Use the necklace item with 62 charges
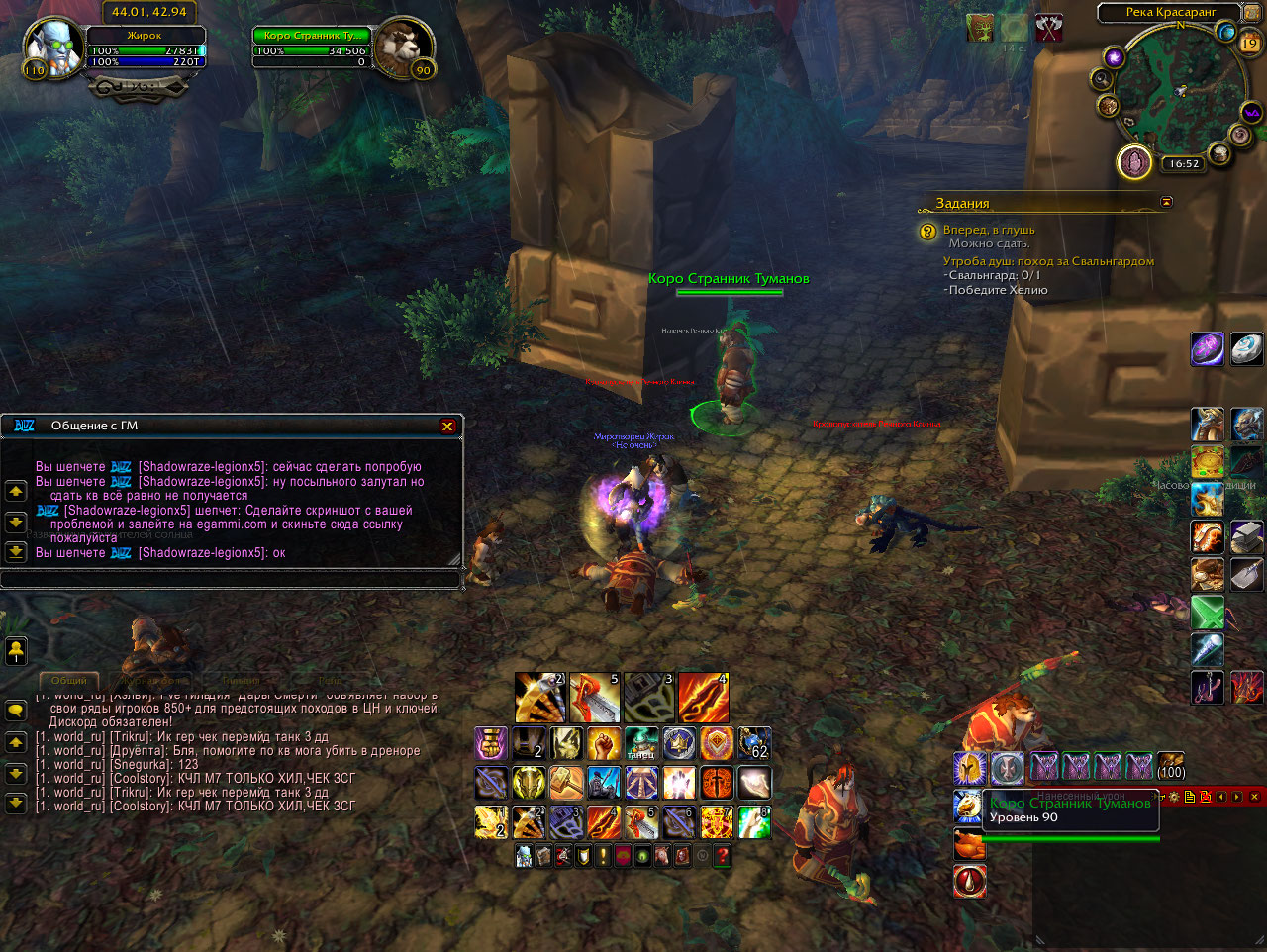Screen dimensions: 1267x952 pos(754,743)
